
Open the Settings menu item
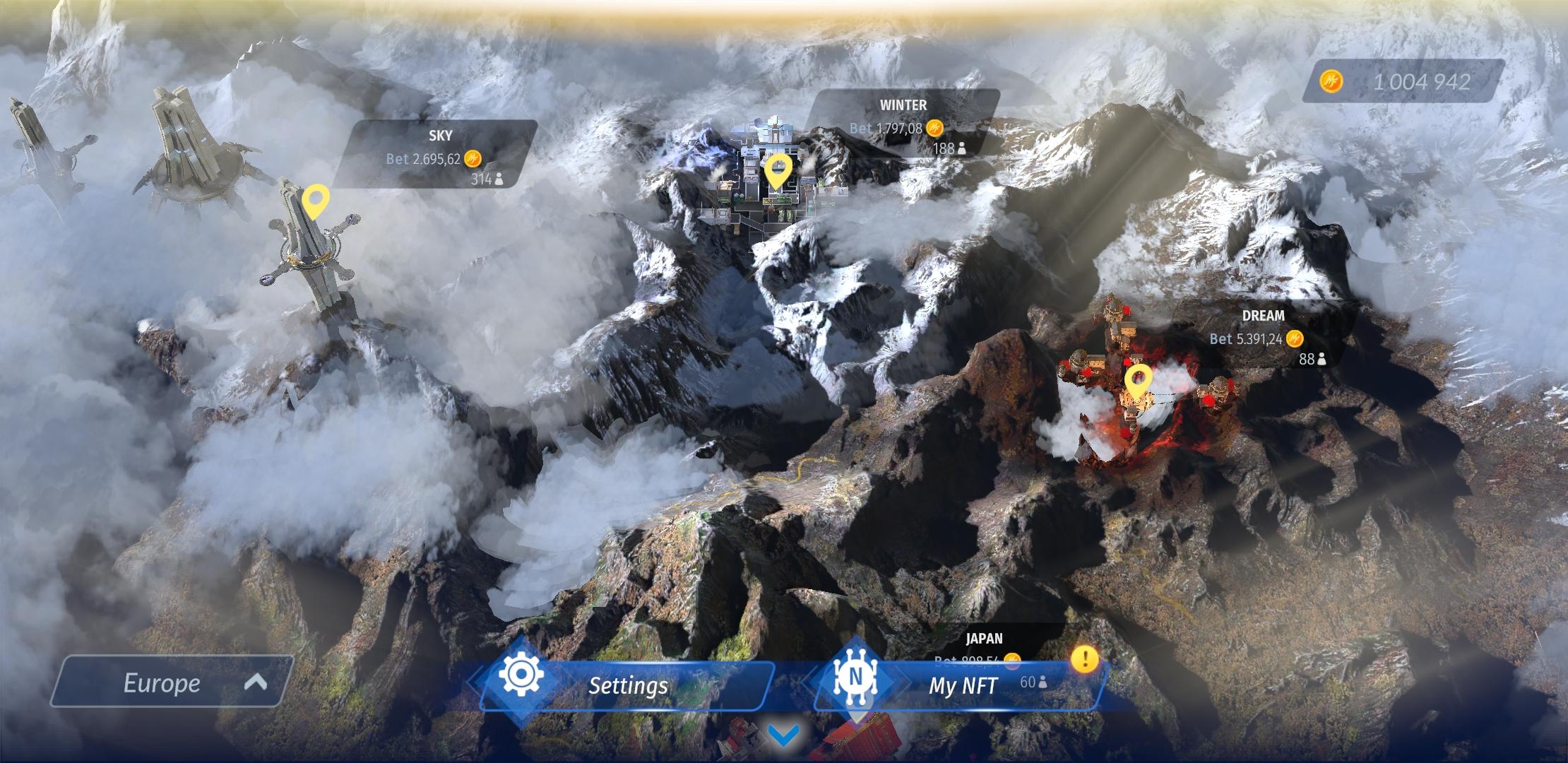pos(627,684)
